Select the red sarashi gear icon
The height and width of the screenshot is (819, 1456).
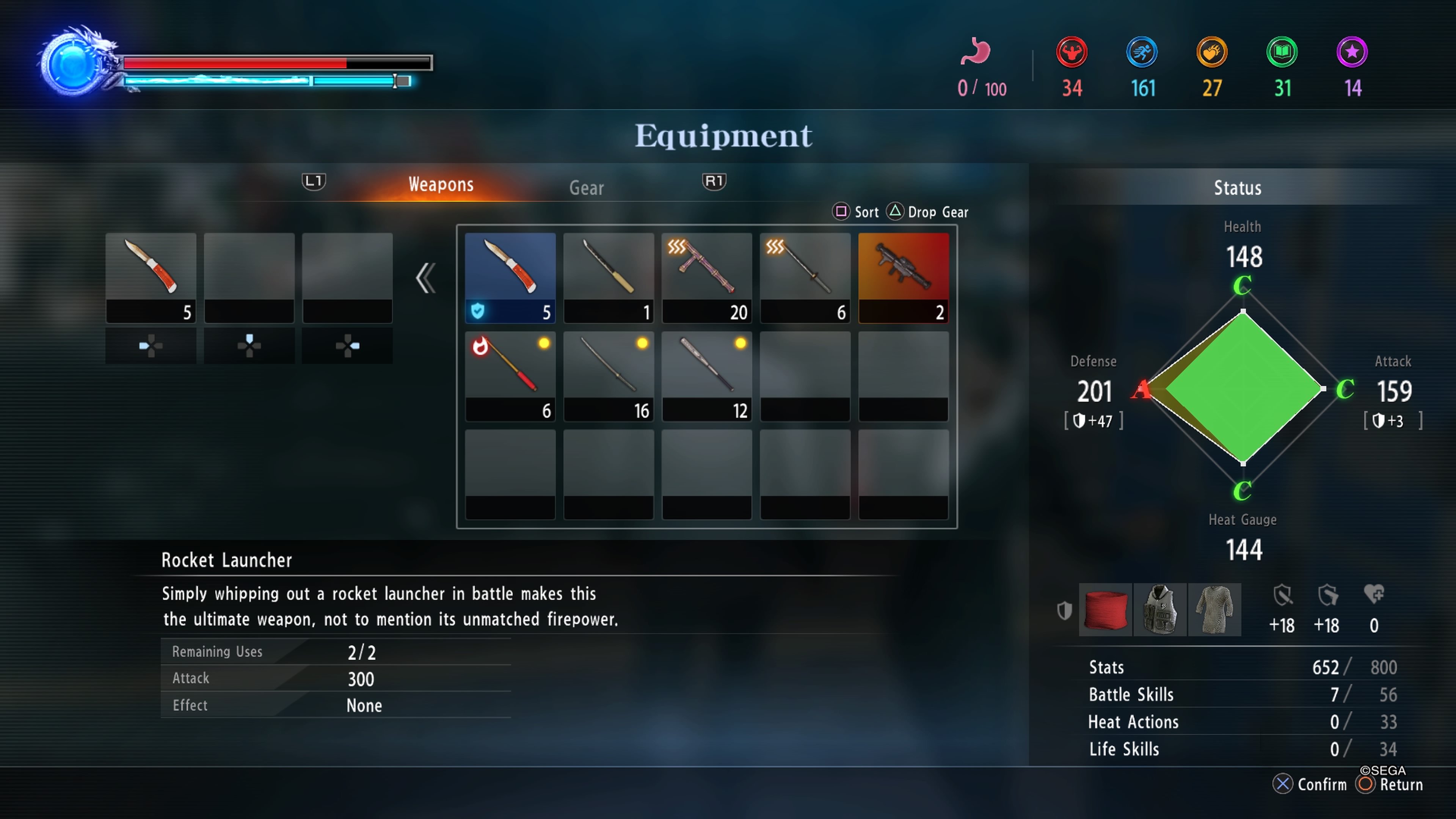tap(1105, 609)
